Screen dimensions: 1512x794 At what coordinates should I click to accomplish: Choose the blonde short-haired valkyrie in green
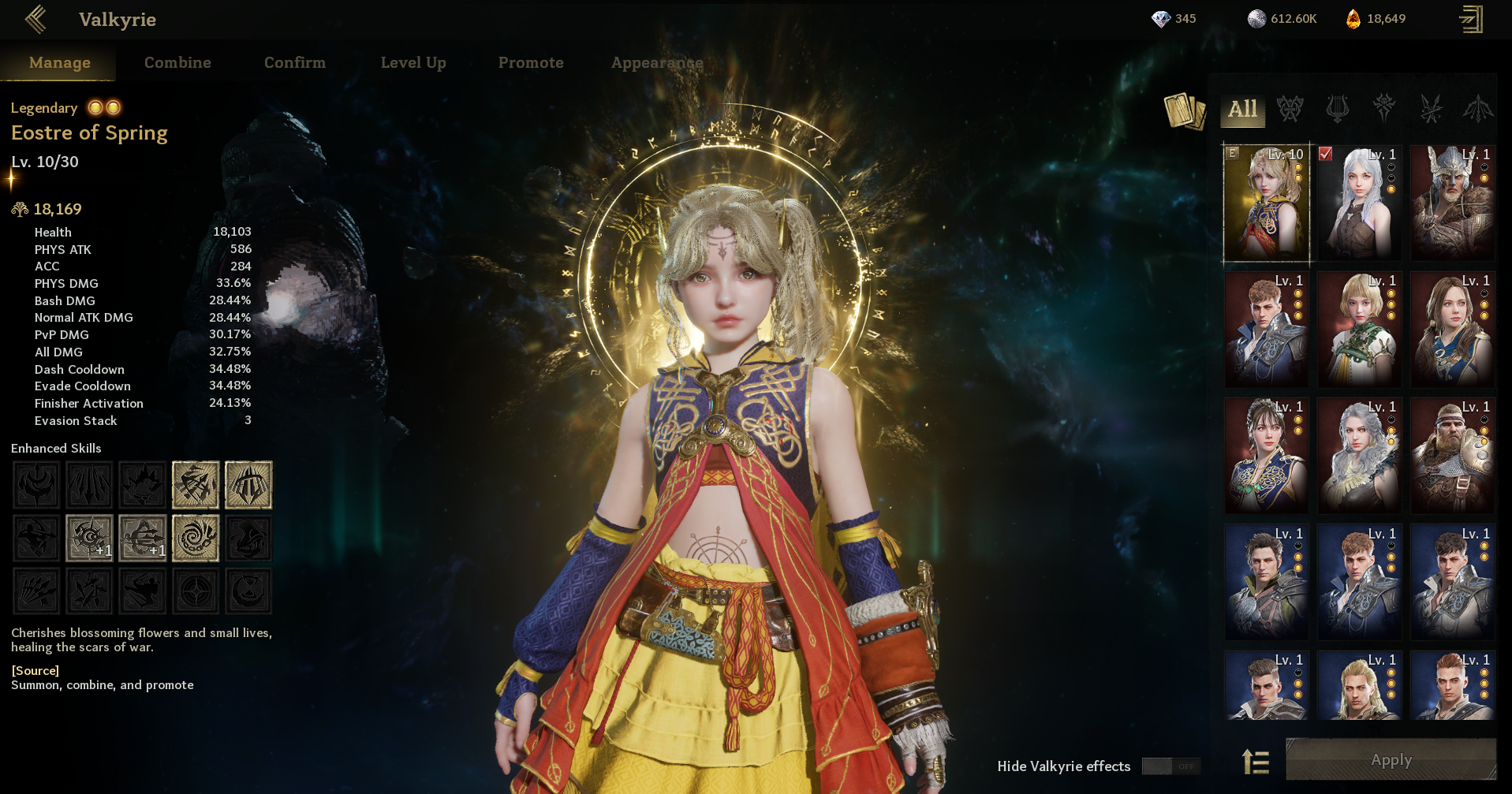pyautogui.click(x=1359, y=329)
